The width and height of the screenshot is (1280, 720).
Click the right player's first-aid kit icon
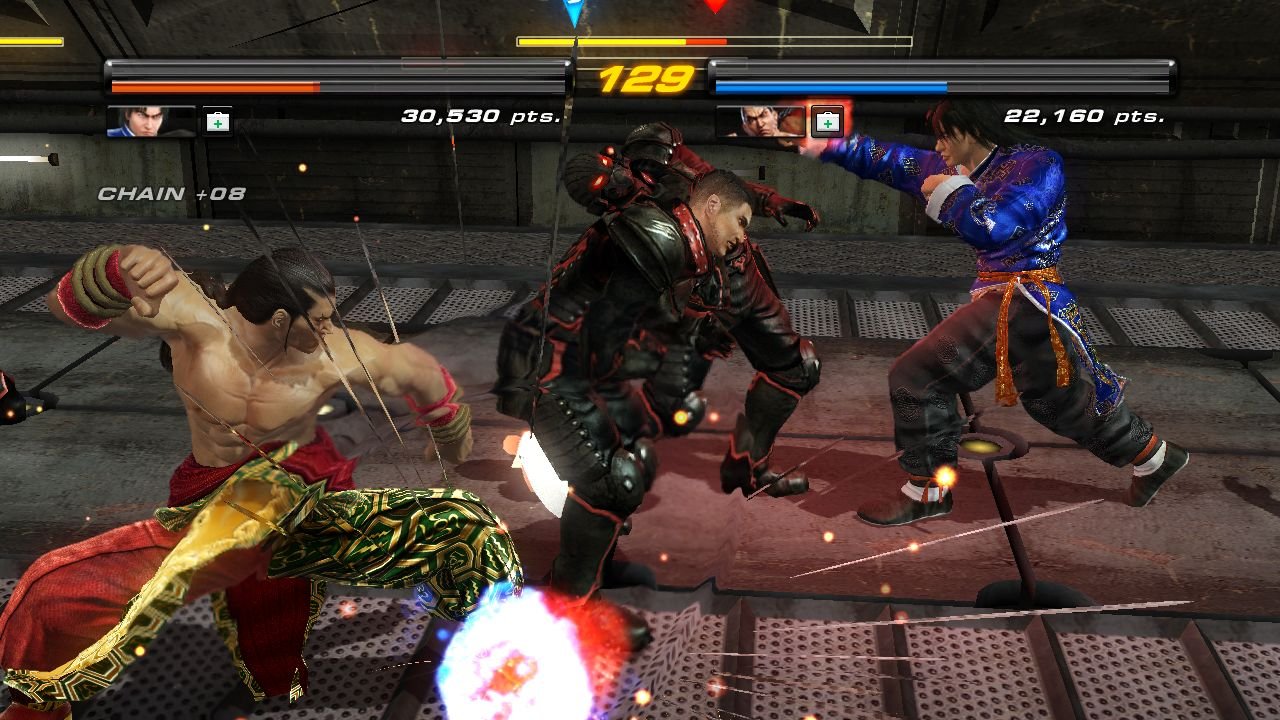click(x=827, y=122)
